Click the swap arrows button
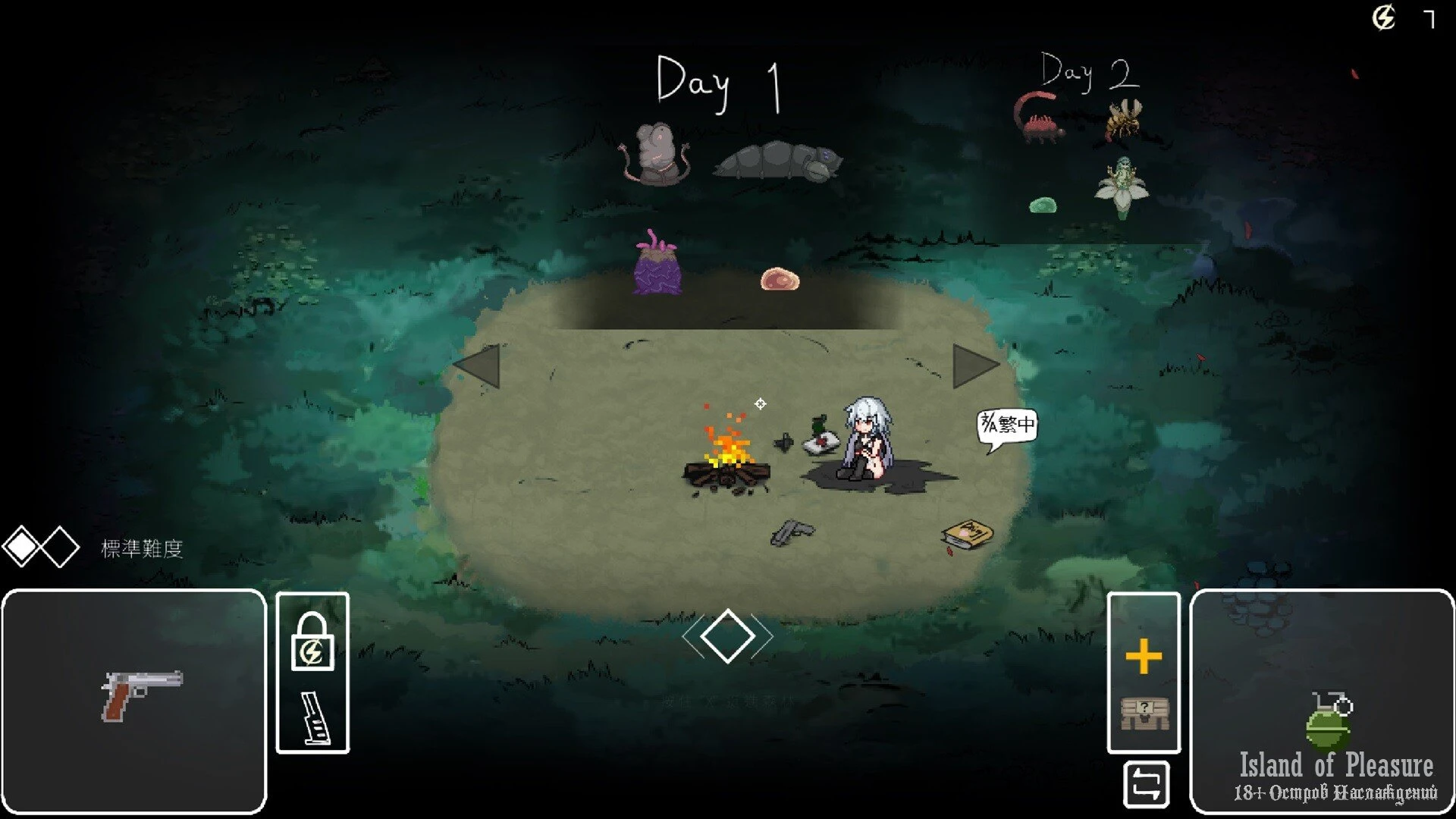Screen dimensions: 1456x819 coord(1146,784)
